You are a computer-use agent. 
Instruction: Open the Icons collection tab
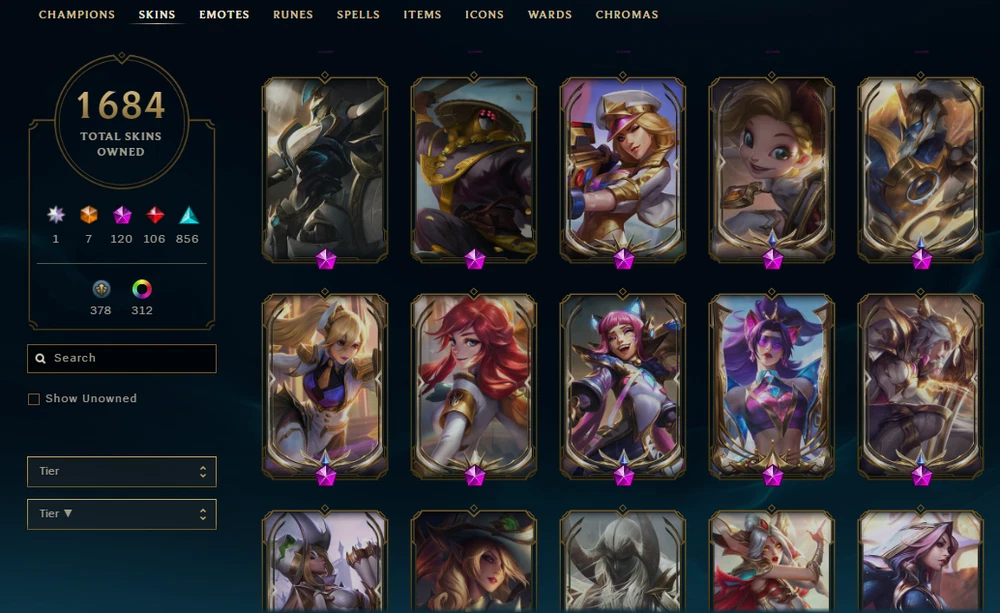484,15
